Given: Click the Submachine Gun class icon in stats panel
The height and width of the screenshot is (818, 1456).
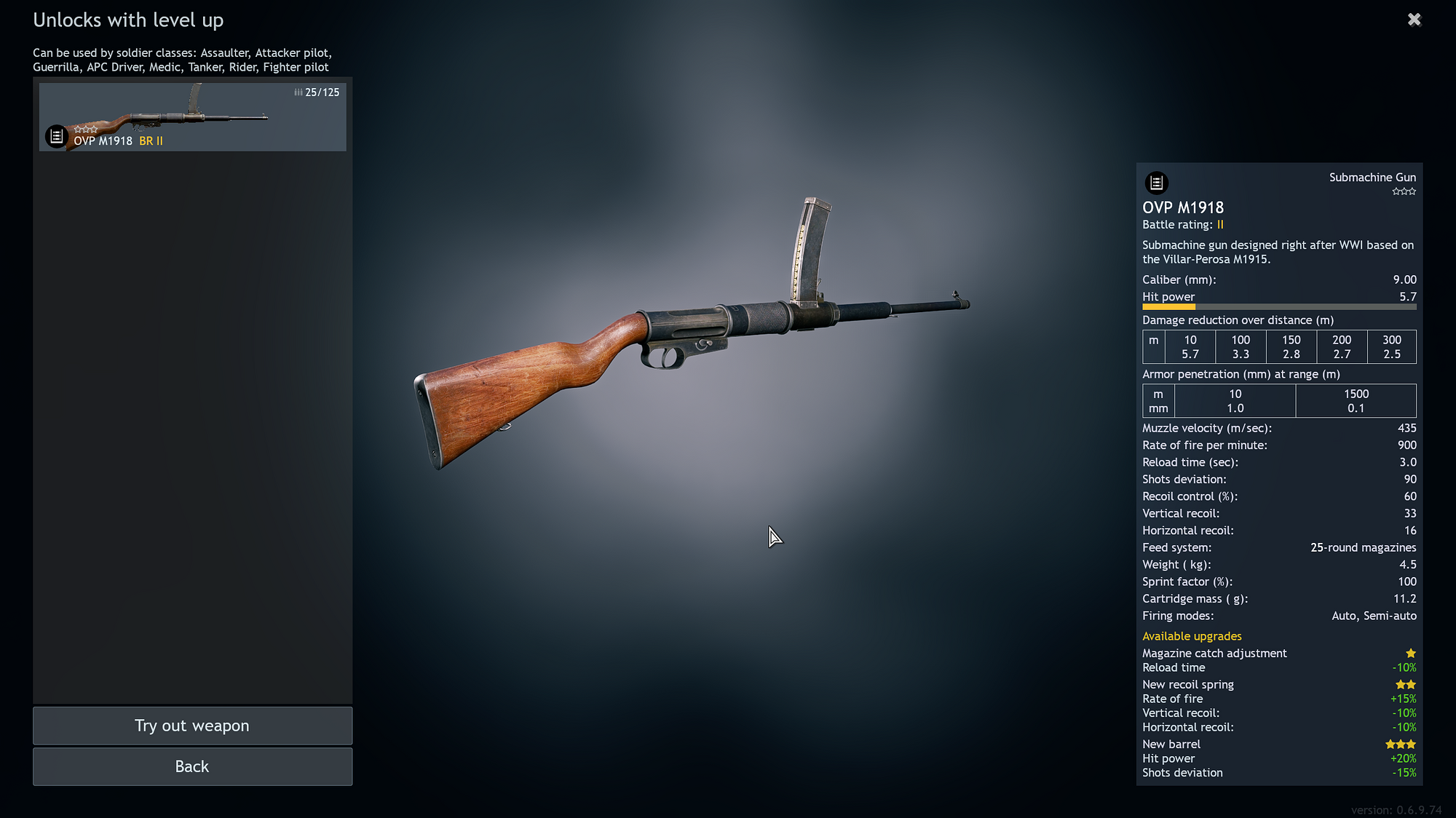Looking at the screenshot, I should click(x=1158, y=183).
